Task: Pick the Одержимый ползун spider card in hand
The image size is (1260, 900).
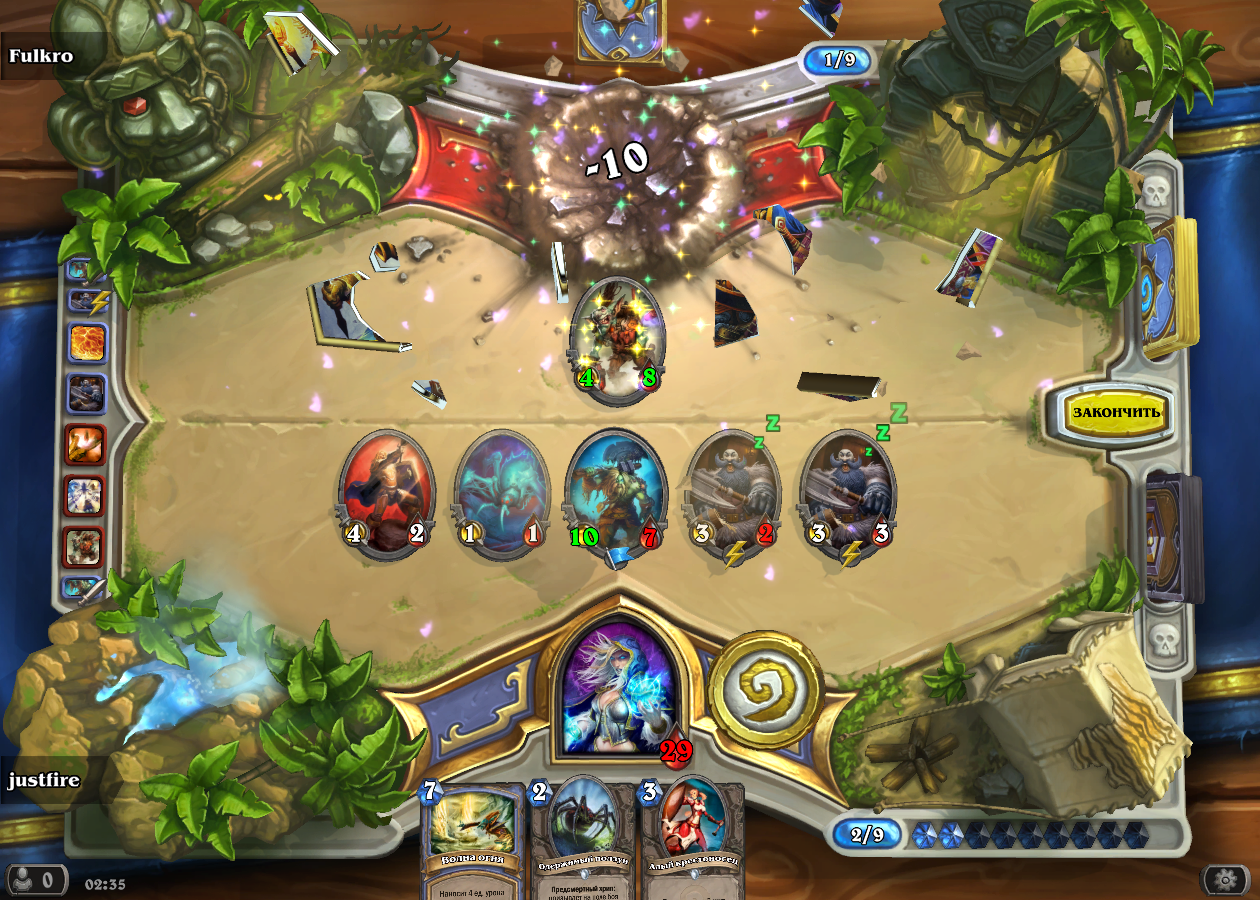Action: pyautogui.click(x=585, y=835)
